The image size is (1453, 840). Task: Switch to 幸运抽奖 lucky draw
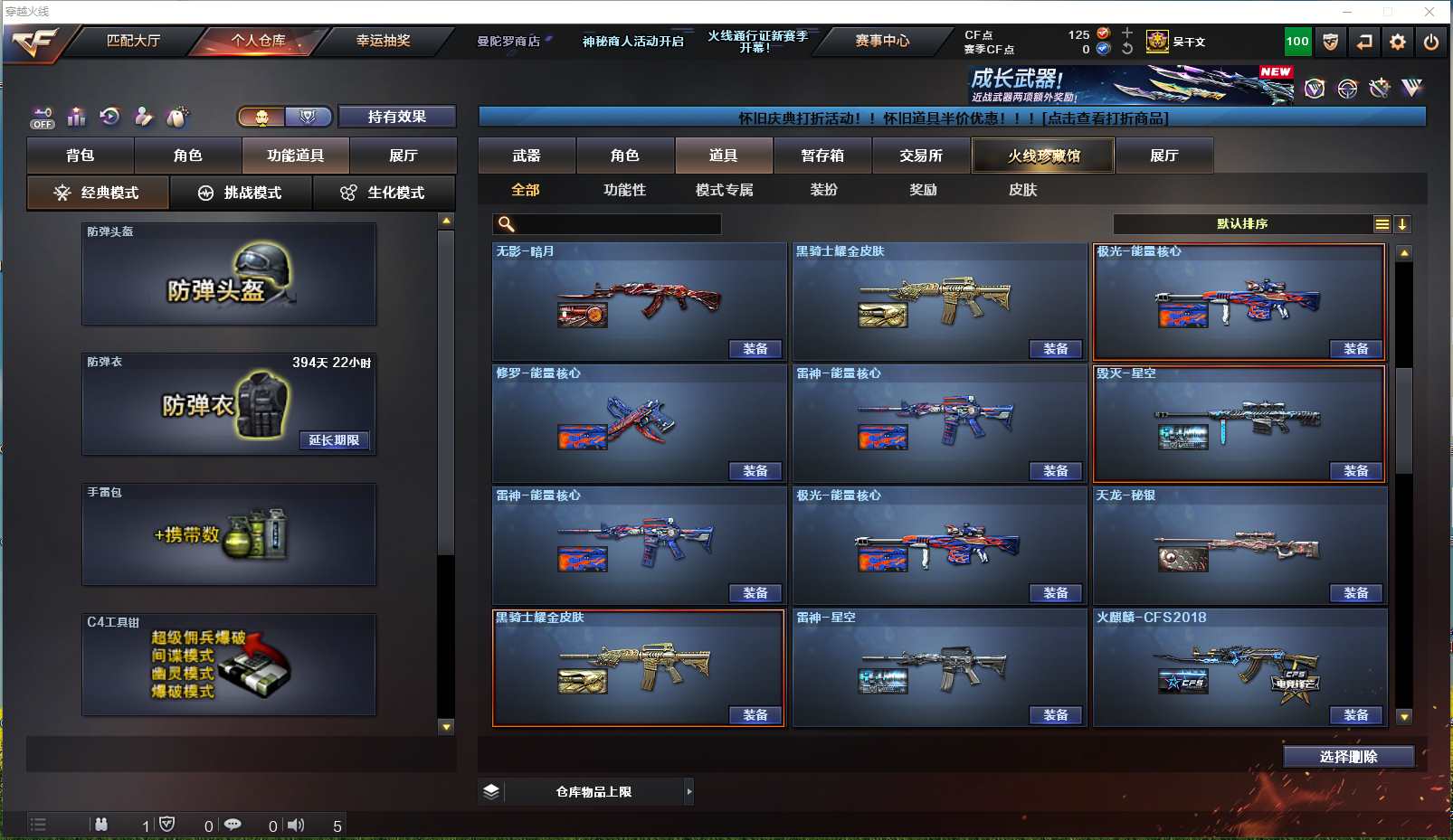(383, 41)
